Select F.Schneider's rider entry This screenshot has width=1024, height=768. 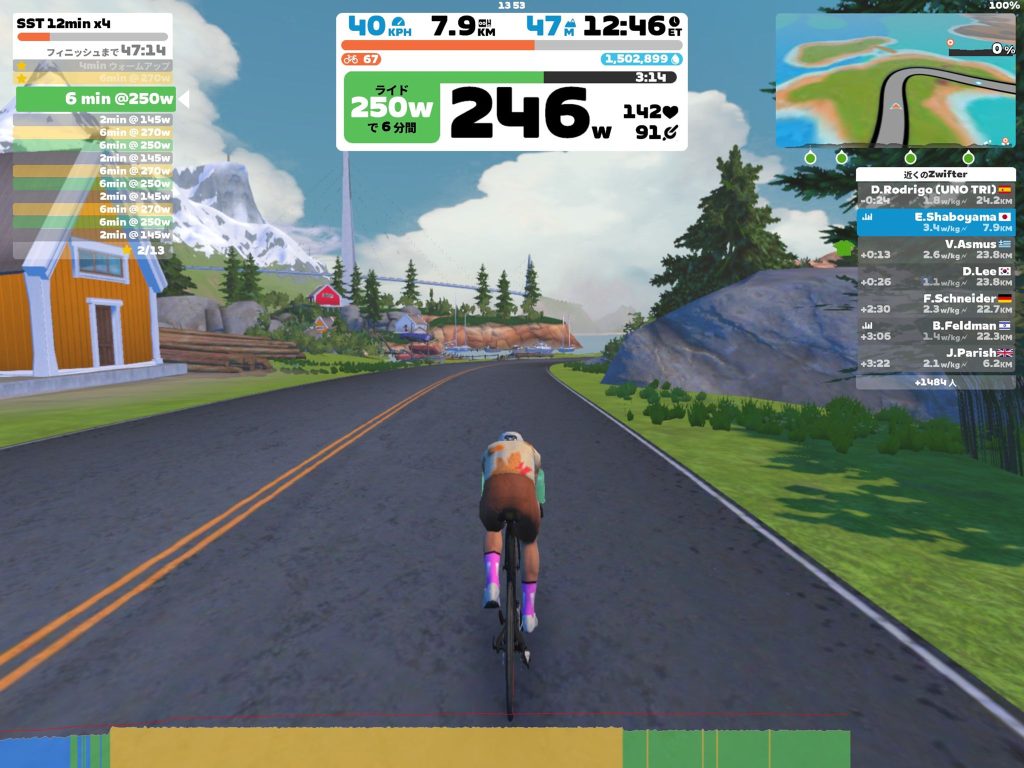935,304
